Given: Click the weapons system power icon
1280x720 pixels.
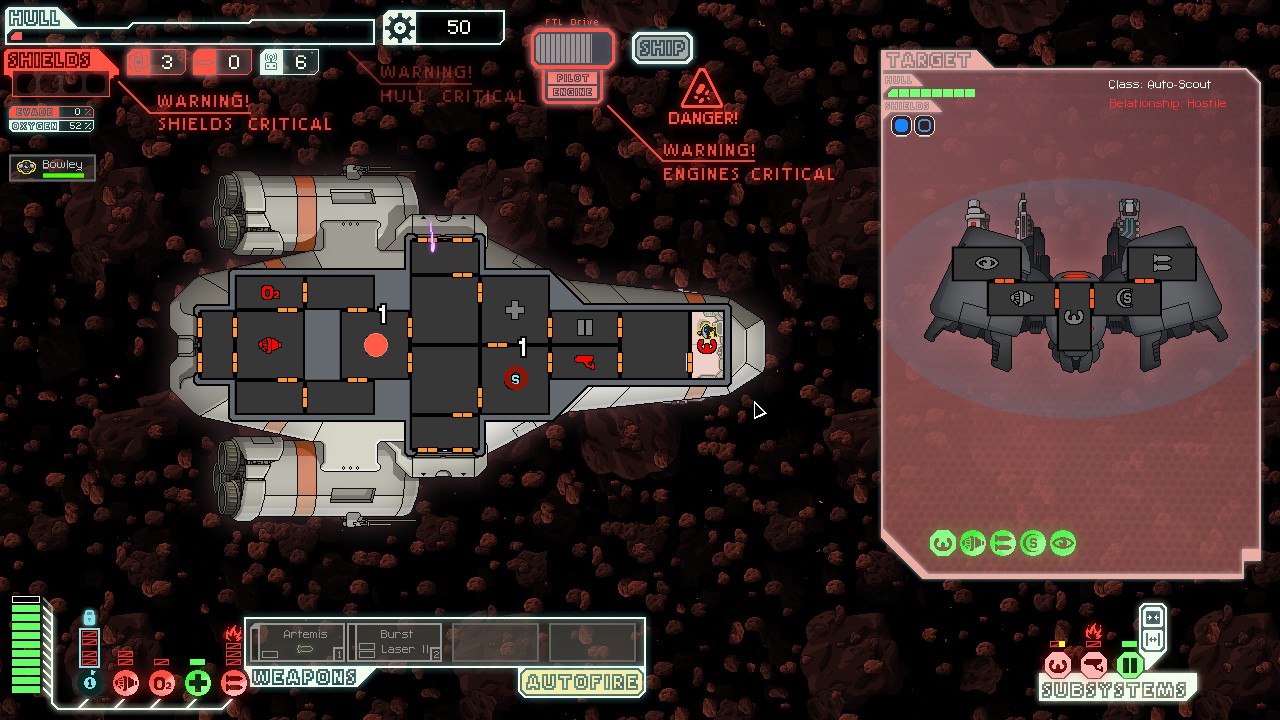Looking at the screenshot, I should [x=233, y=683].
